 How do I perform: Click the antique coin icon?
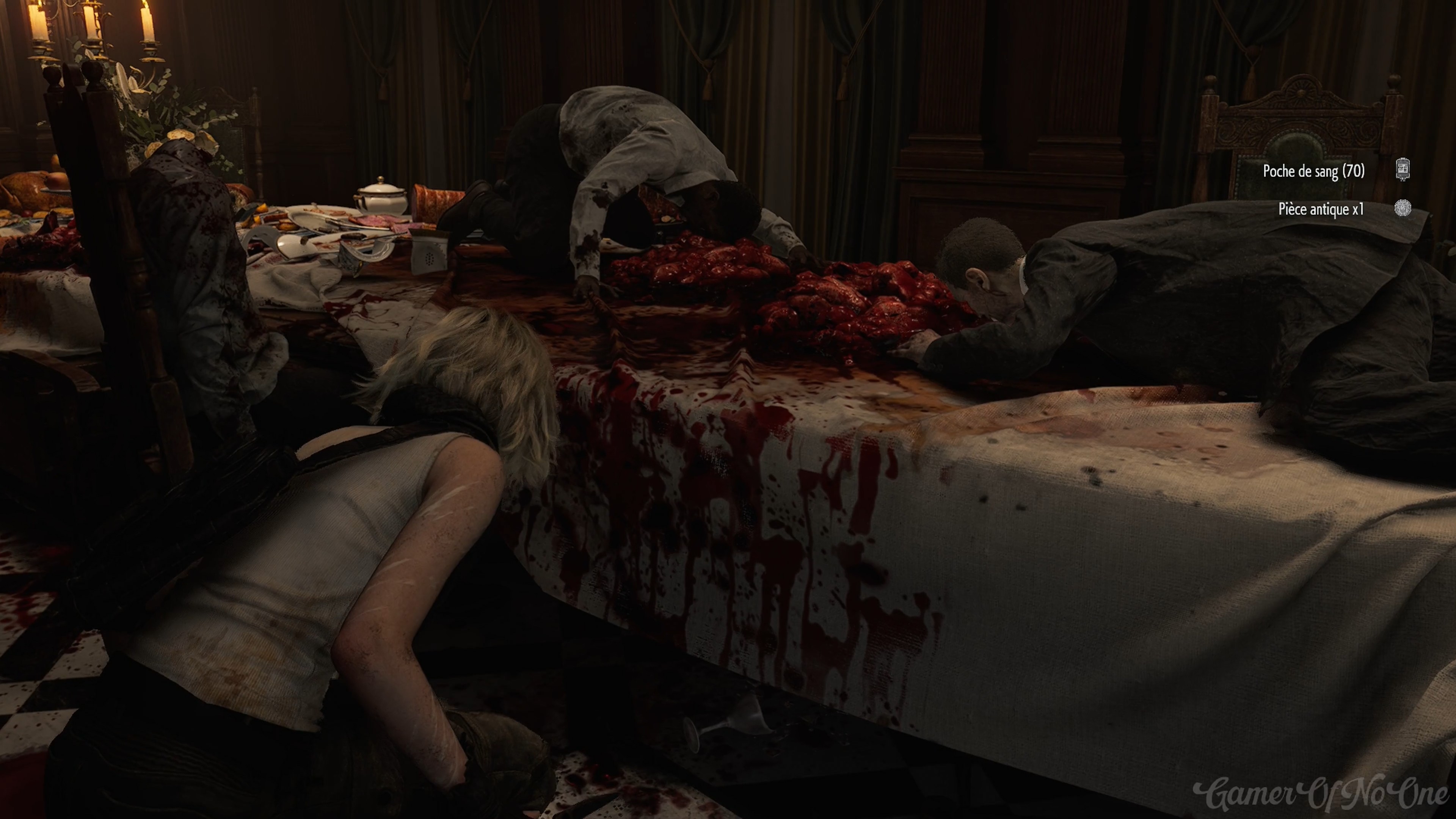pos(1402,208)
